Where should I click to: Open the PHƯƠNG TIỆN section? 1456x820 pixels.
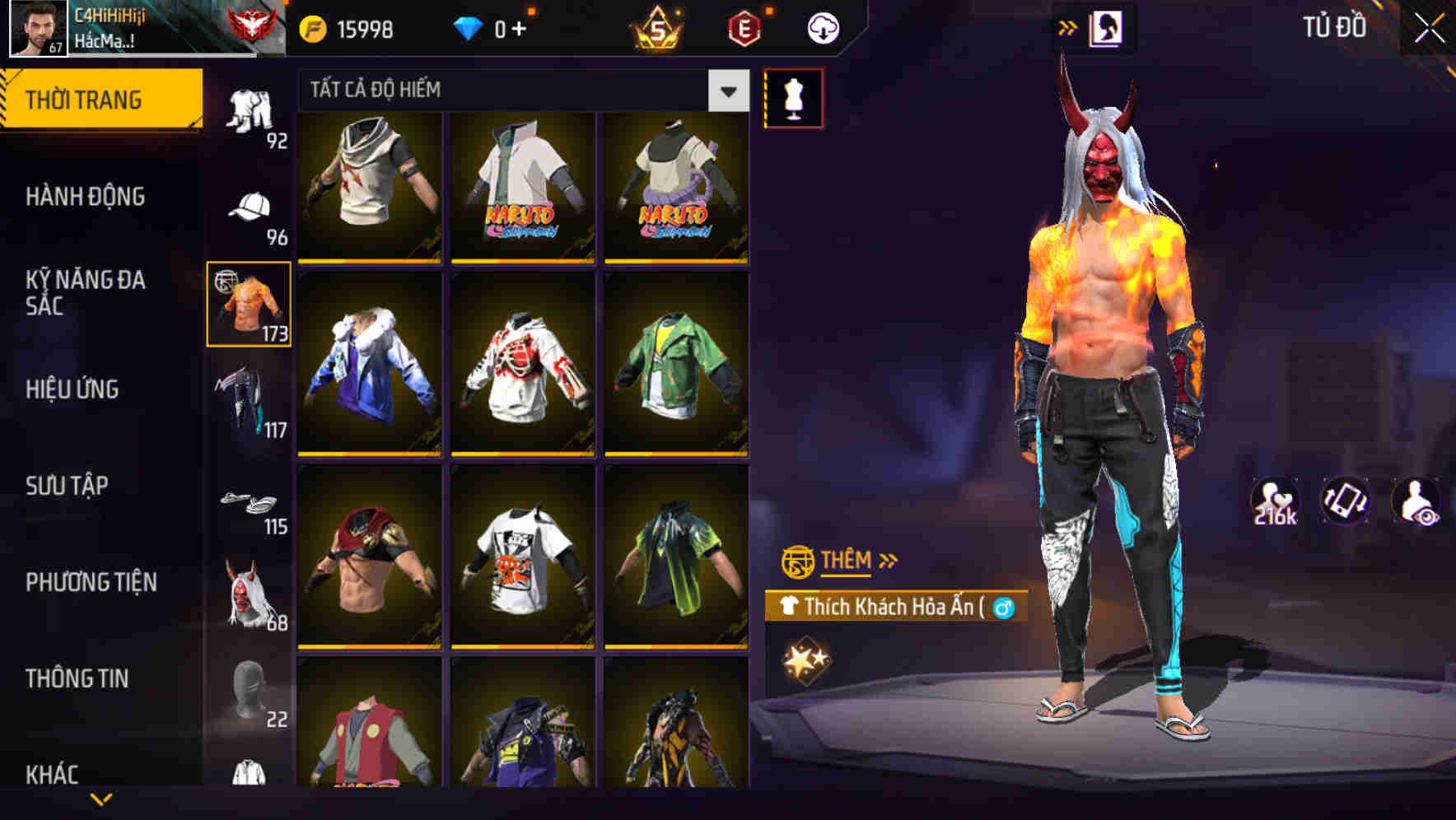(x=91, y=581)
